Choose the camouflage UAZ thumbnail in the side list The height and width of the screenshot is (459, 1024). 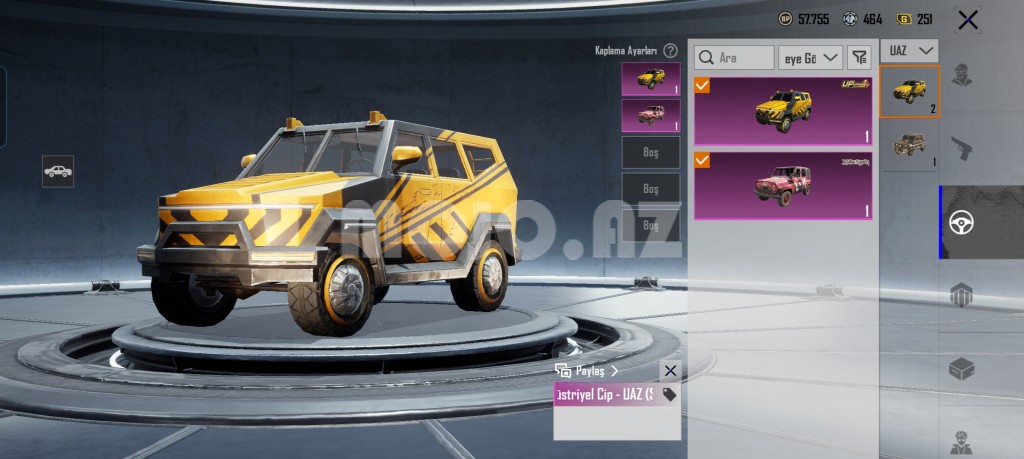pos(909,146)
